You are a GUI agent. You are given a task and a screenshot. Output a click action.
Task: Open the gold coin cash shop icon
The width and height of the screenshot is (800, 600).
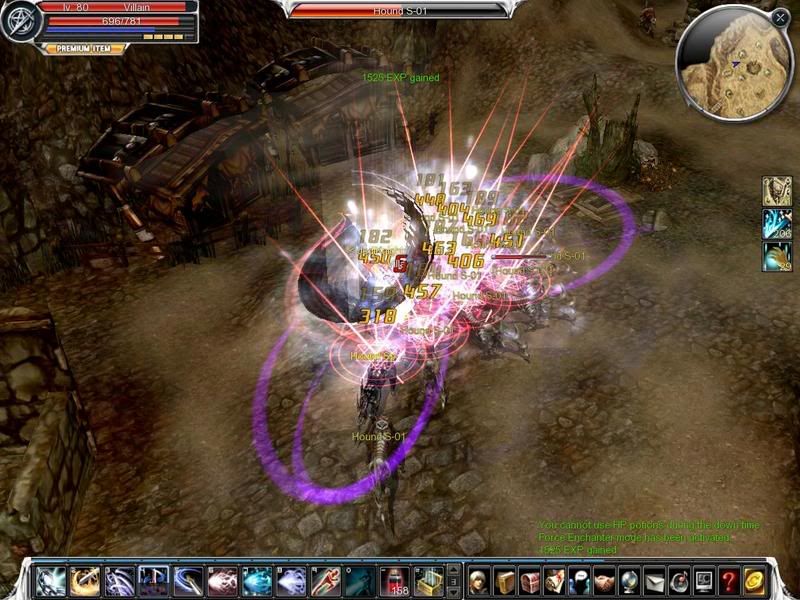(755, 580)
